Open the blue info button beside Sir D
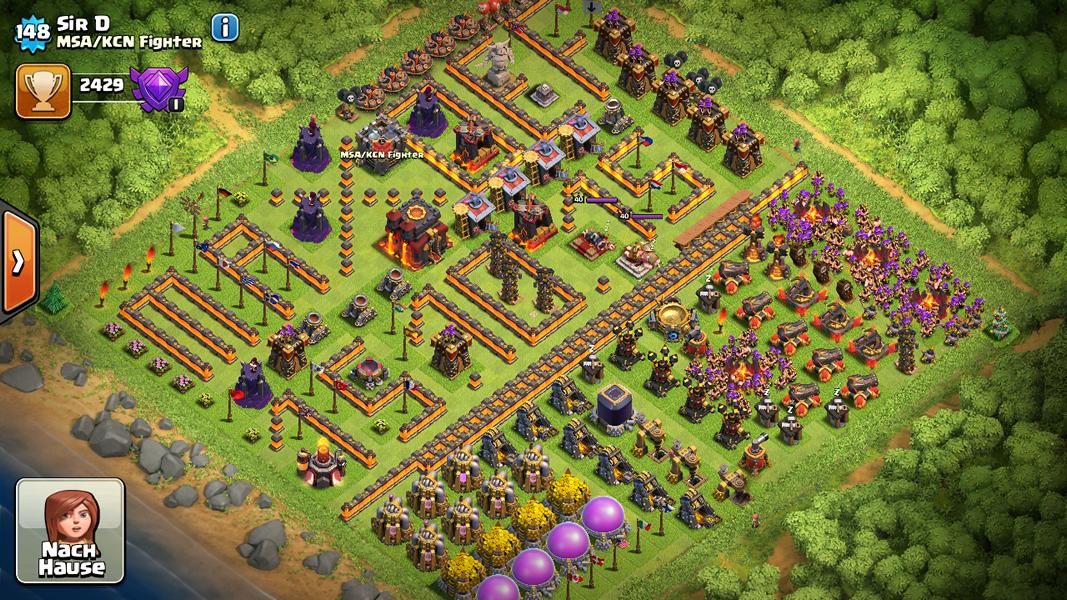Screen dimensions: 1067x600 pyautogui.click(x=225, y=28)
